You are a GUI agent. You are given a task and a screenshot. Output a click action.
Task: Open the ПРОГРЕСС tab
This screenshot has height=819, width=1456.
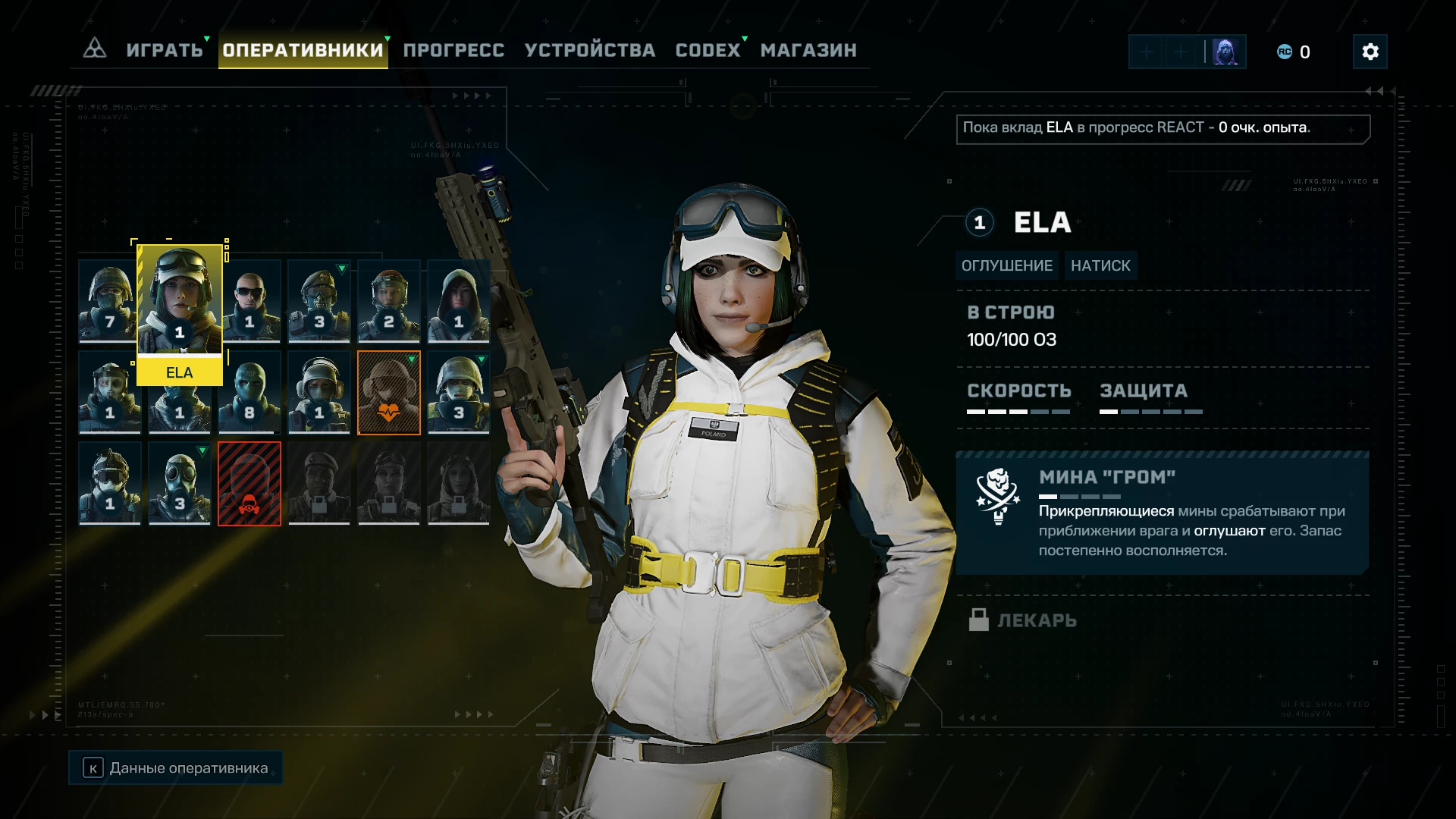point(453,50)
